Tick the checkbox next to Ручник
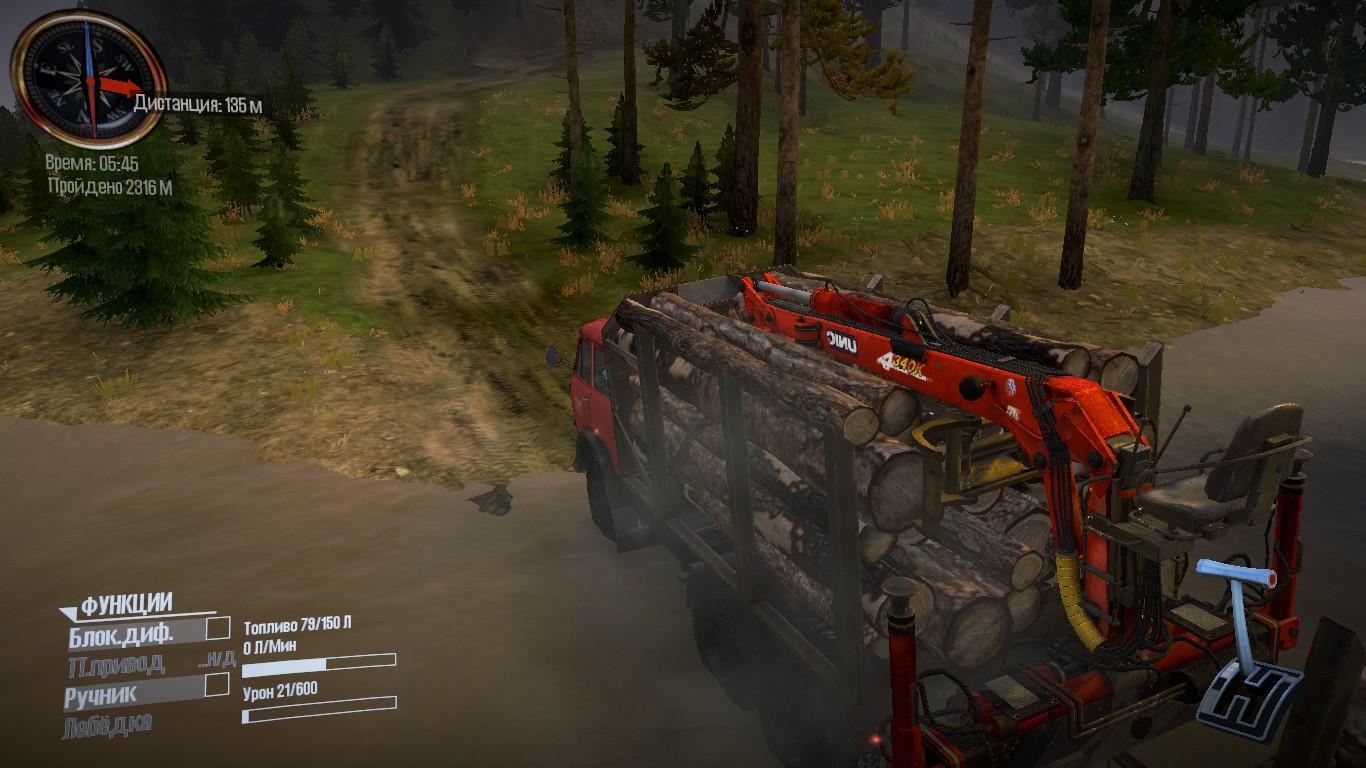Image resolution: width=1366 pixels, height=768 pixels. click(x=217, y=685)
